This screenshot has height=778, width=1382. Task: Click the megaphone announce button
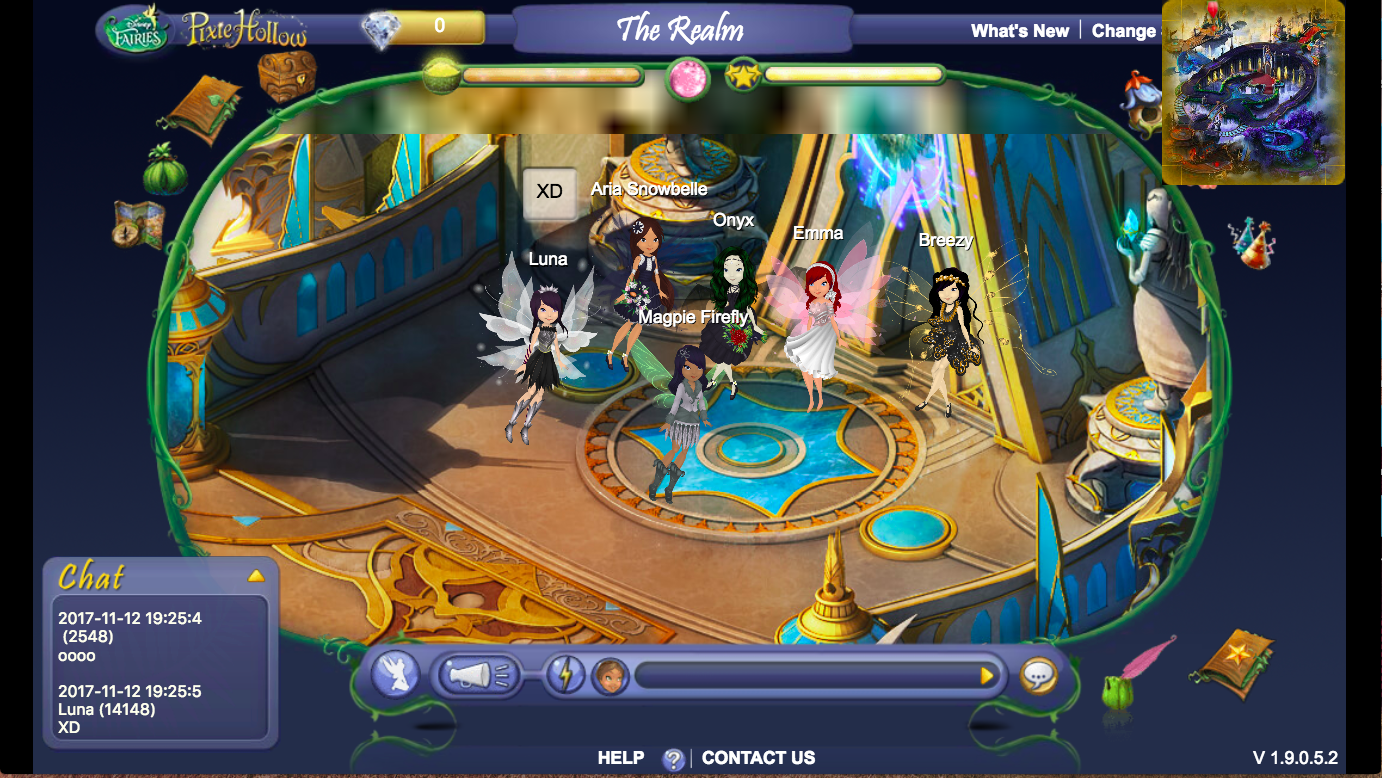(x=479, y=676)
